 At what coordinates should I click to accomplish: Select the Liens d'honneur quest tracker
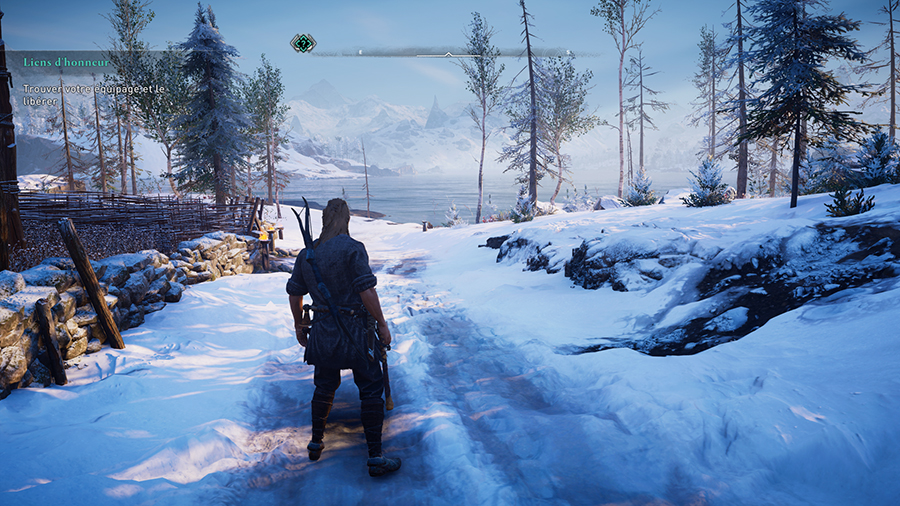[x=65, y=63]
